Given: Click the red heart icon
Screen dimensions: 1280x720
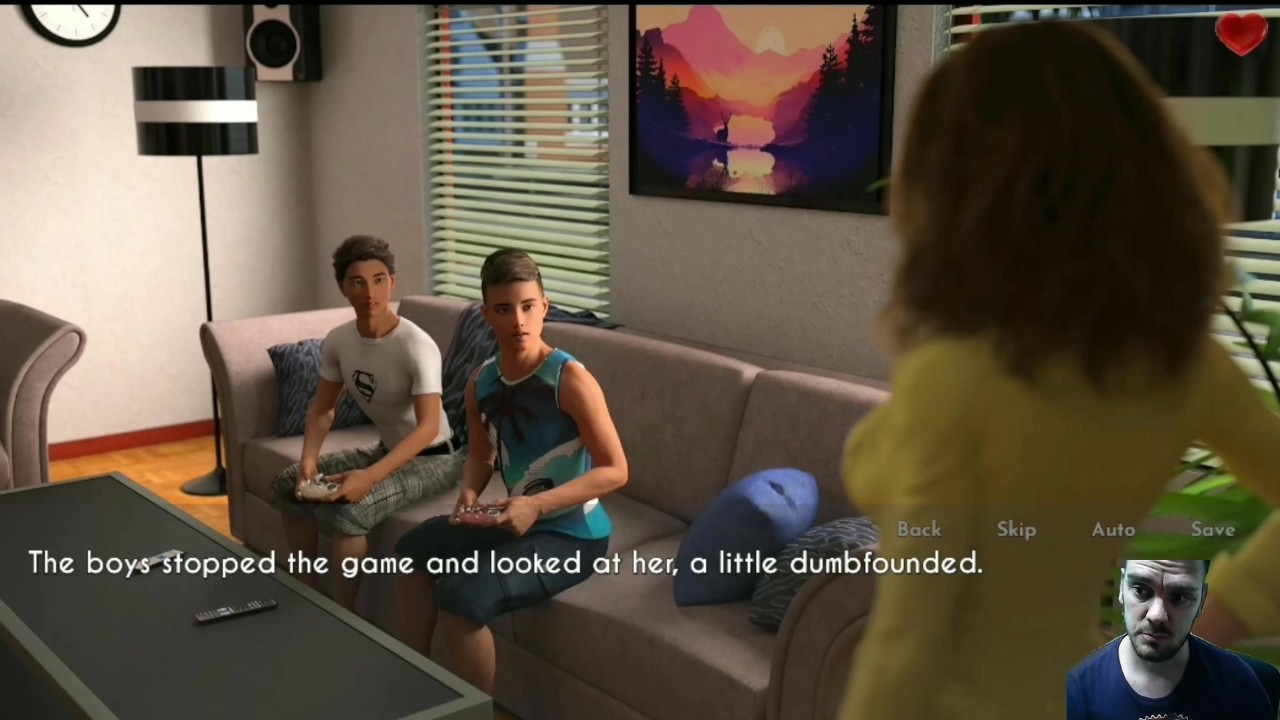Looking at the screenshot, I should 1241,34.
